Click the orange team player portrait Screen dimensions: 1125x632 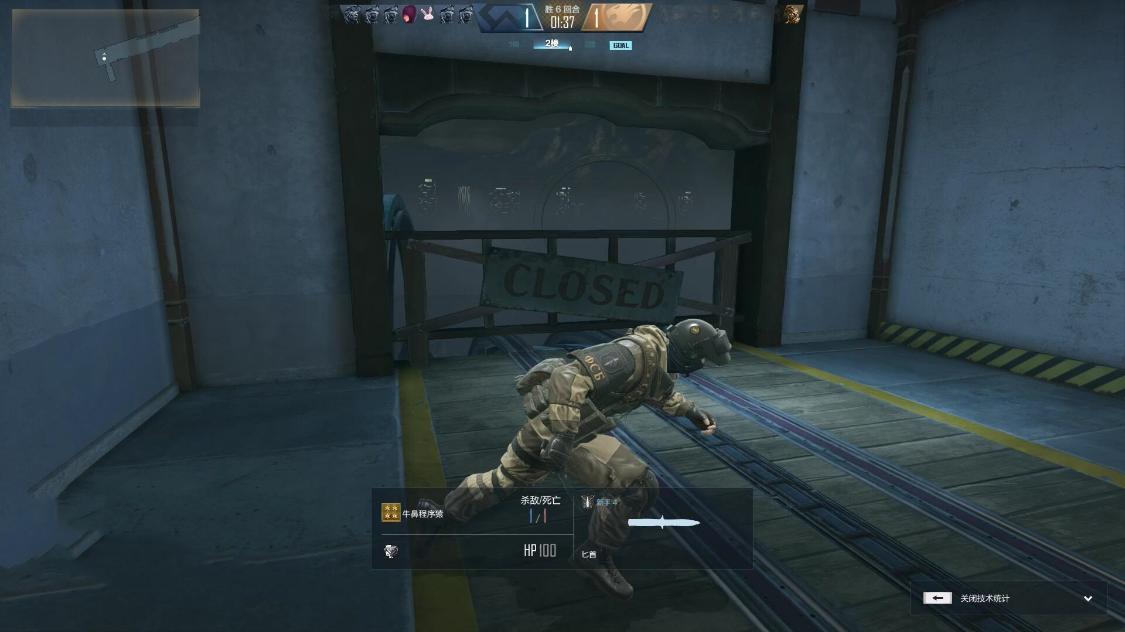792,14
